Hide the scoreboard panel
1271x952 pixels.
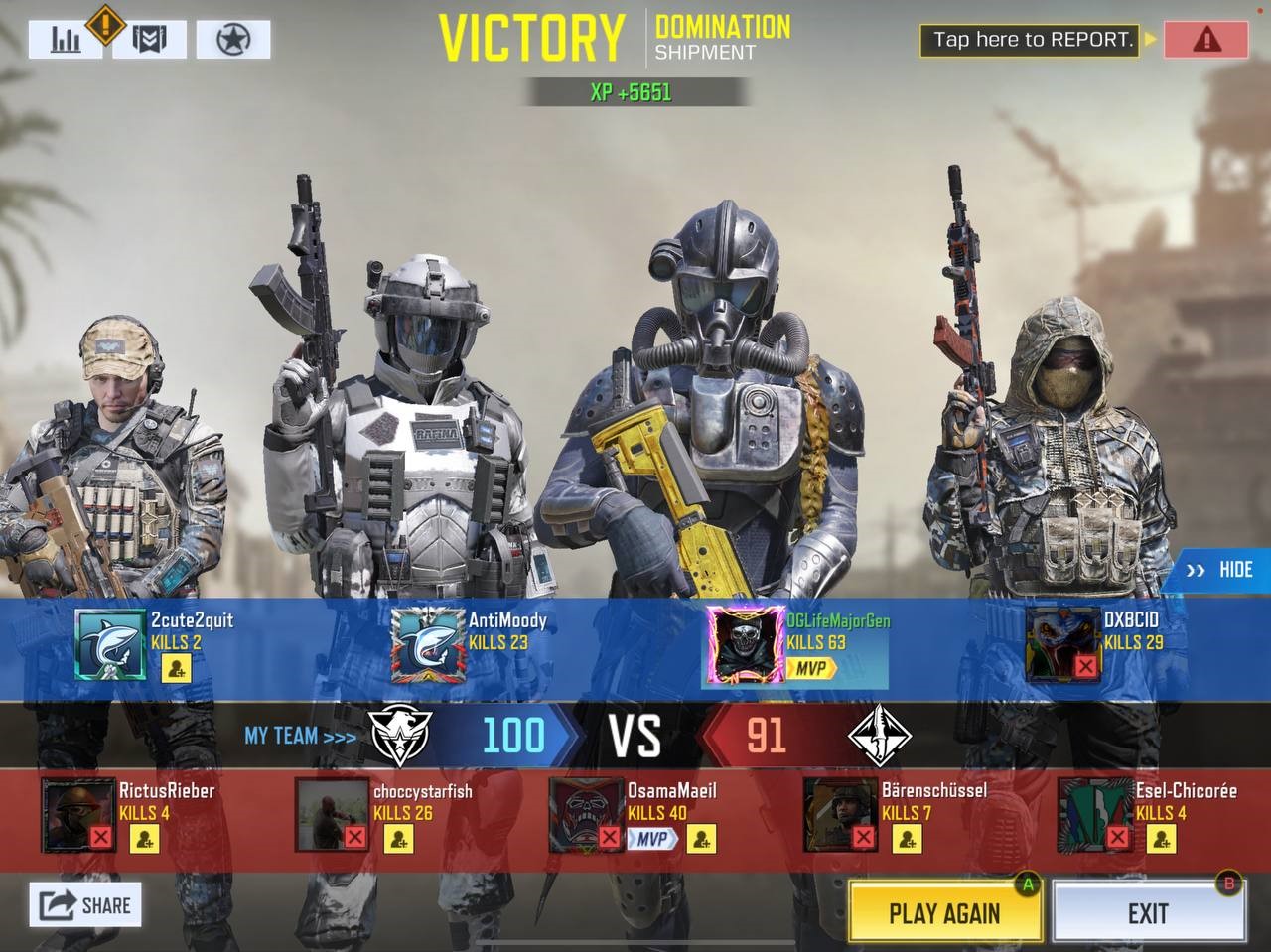(x=1220, y=570)
